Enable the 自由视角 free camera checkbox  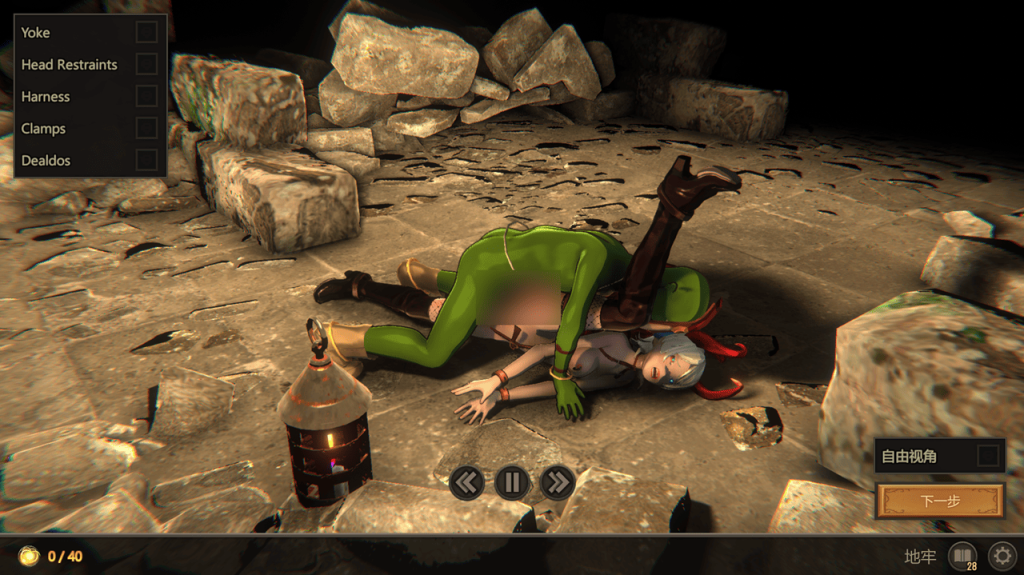(x=988, y=456)
